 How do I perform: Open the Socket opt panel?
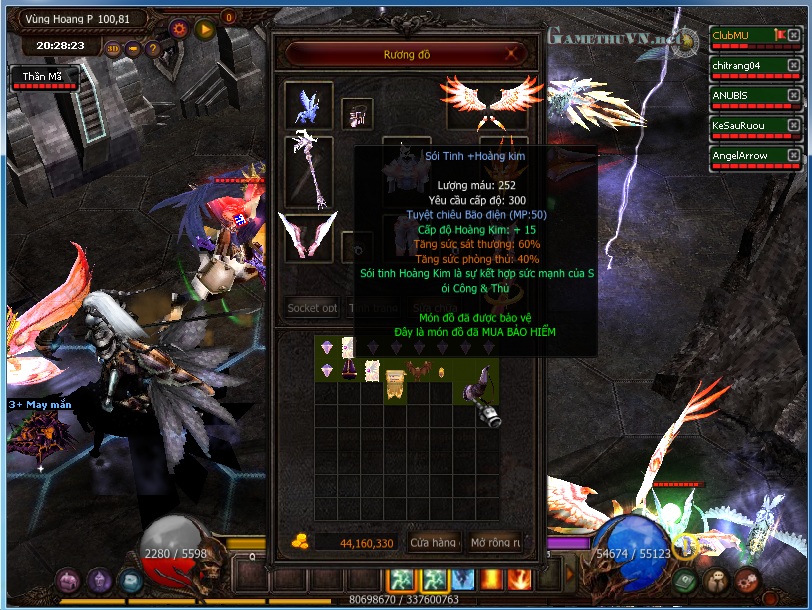point(312,308)
